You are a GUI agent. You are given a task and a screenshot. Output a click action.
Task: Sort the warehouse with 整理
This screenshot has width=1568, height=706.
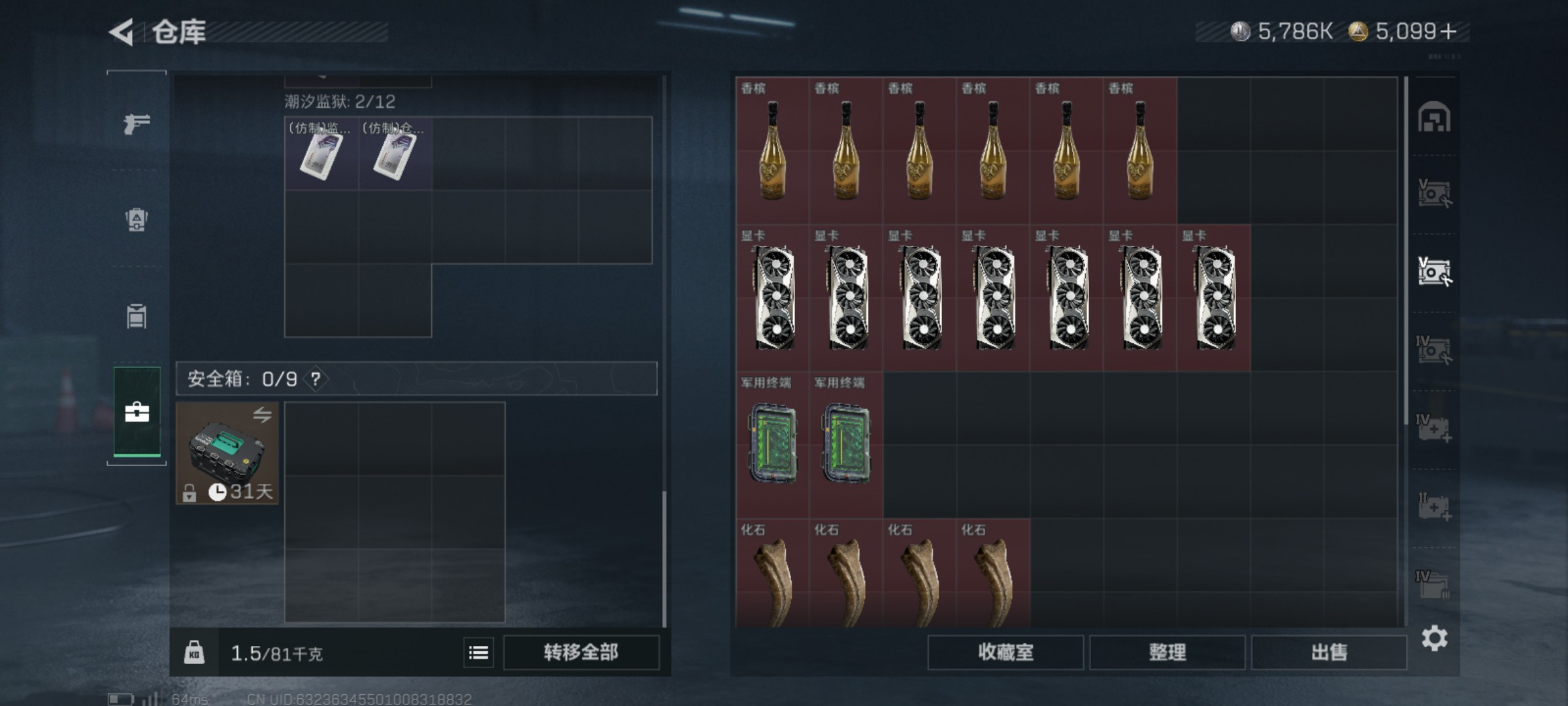click(x=1167, y=652)
